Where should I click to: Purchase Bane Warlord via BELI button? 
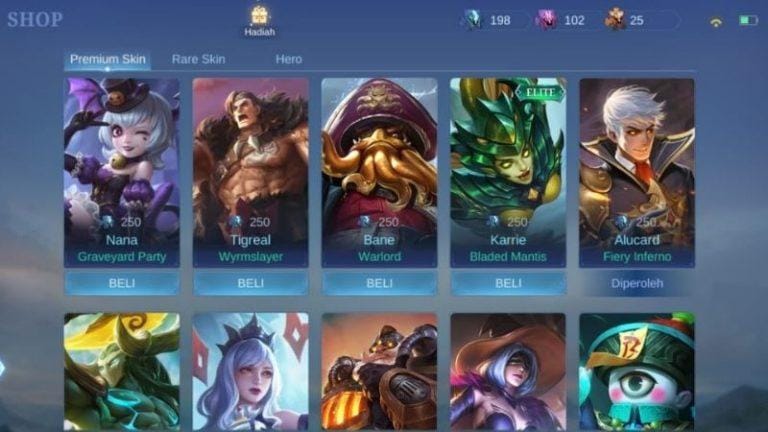[x=379, y=283]
